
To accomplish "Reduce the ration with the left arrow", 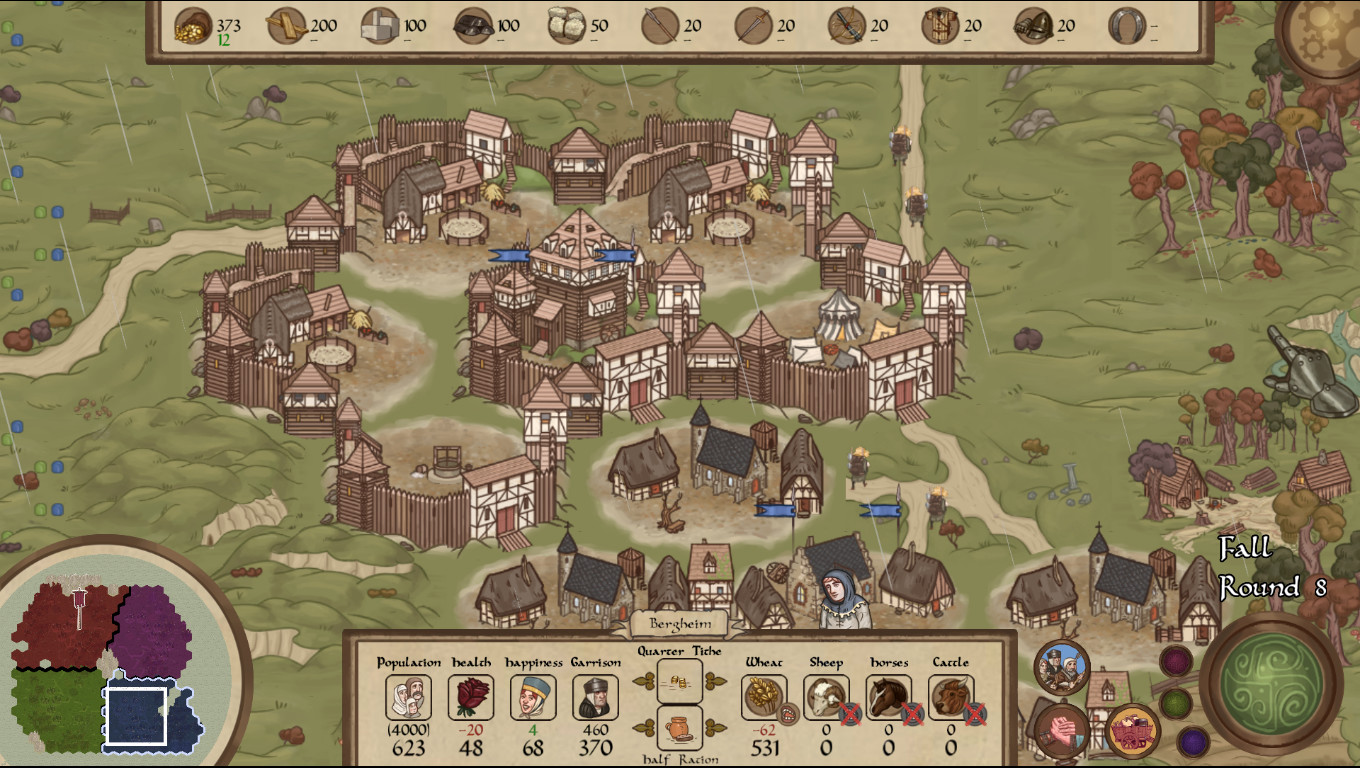I will pos(642,727).
